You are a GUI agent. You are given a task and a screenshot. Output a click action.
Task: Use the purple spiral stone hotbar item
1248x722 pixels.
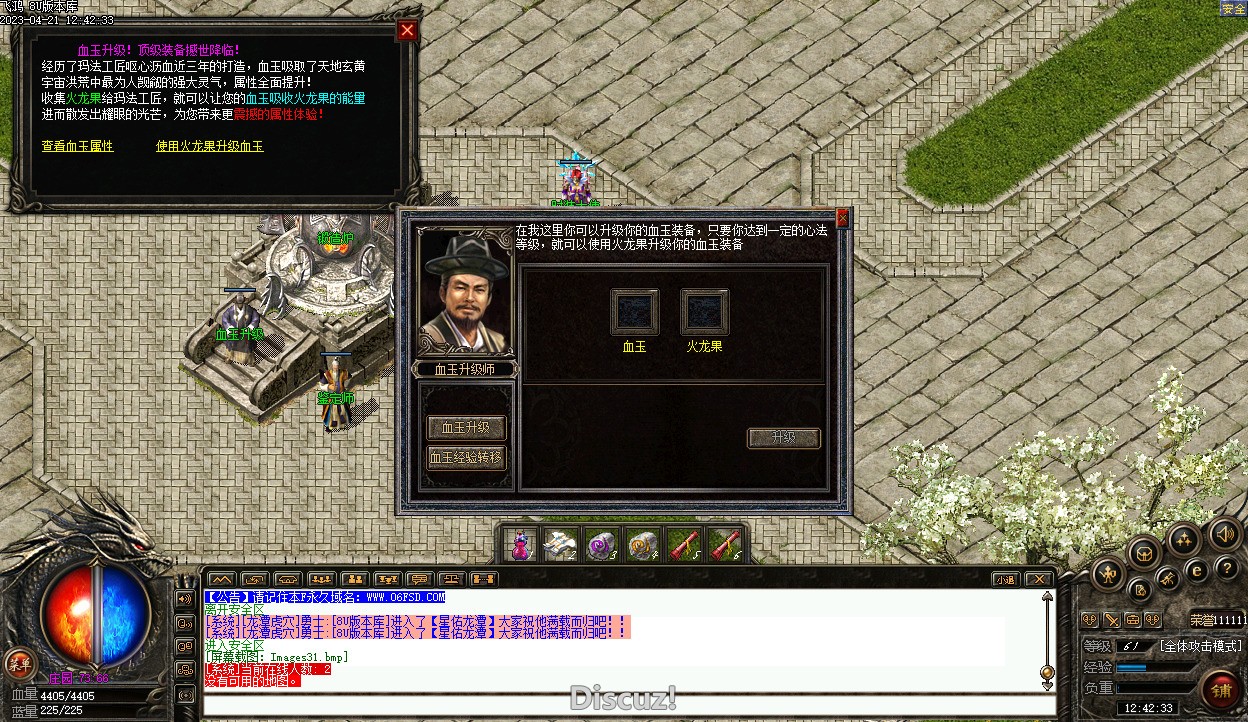tap(600, 545)
